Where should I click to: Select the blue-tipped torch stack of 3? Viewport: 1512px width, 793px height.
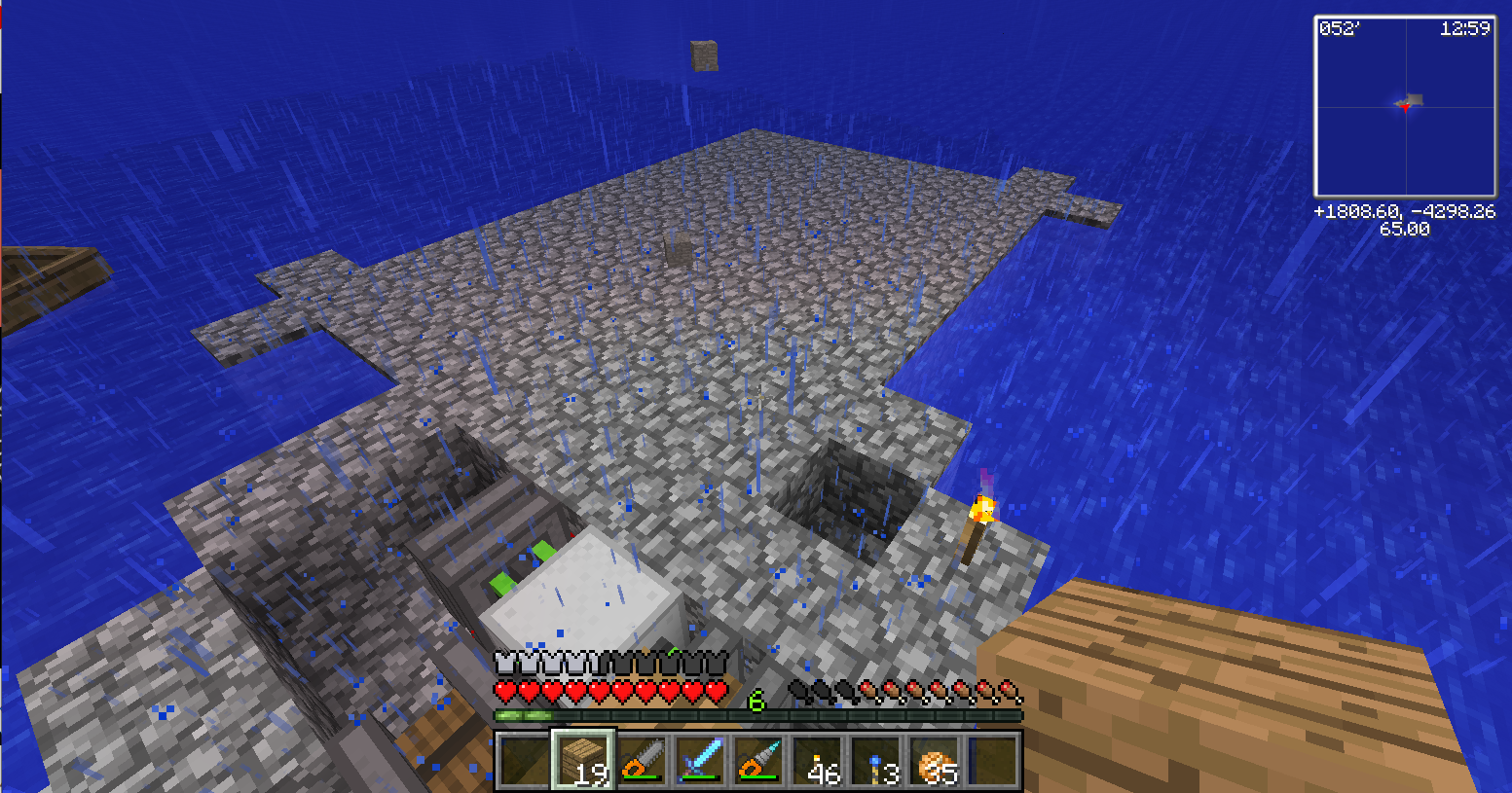pyautogui.click(x=876, y=760)
